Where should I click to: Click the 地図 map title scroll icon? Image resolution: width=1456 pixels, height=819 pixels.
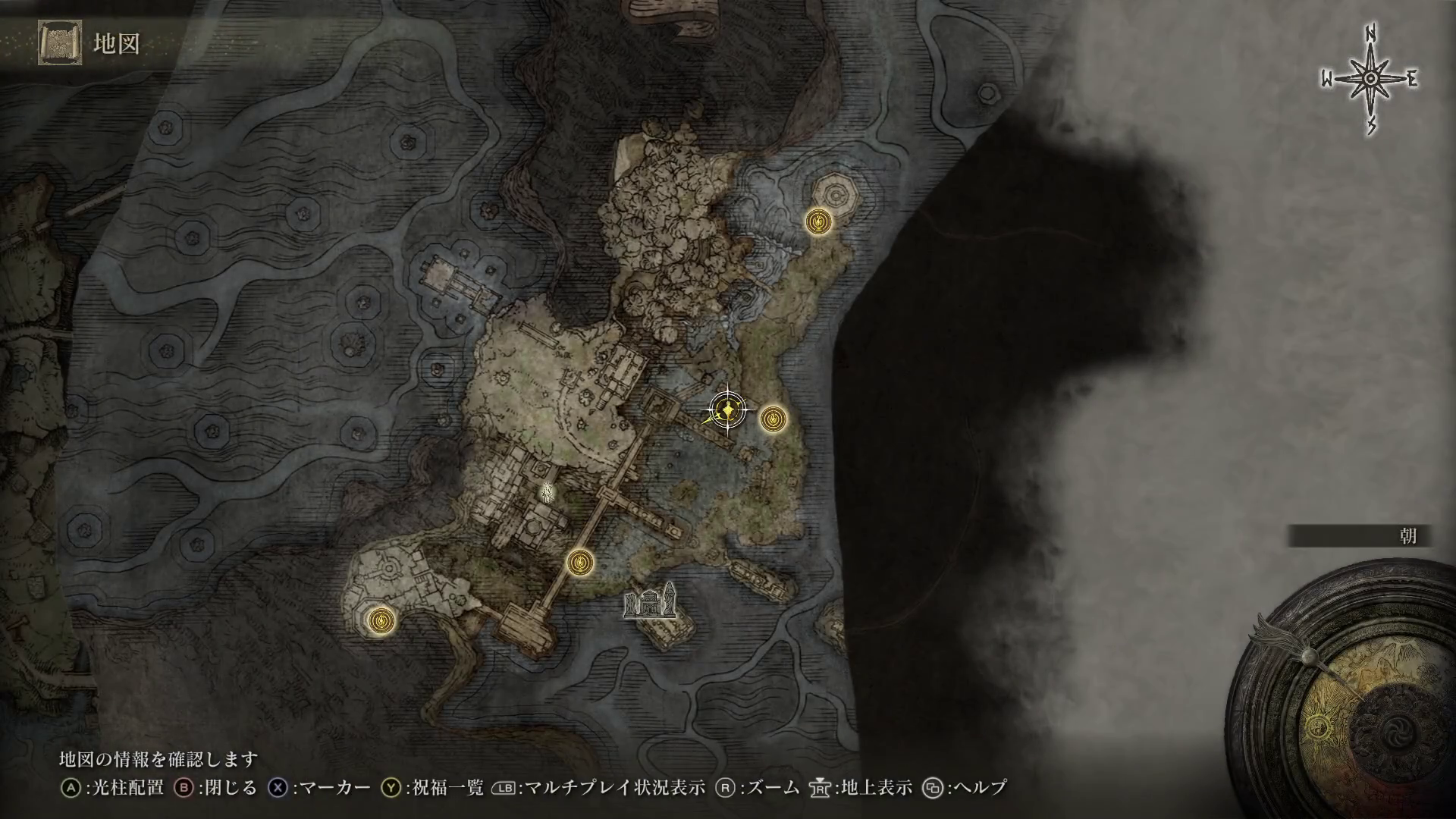click(59, 43)
